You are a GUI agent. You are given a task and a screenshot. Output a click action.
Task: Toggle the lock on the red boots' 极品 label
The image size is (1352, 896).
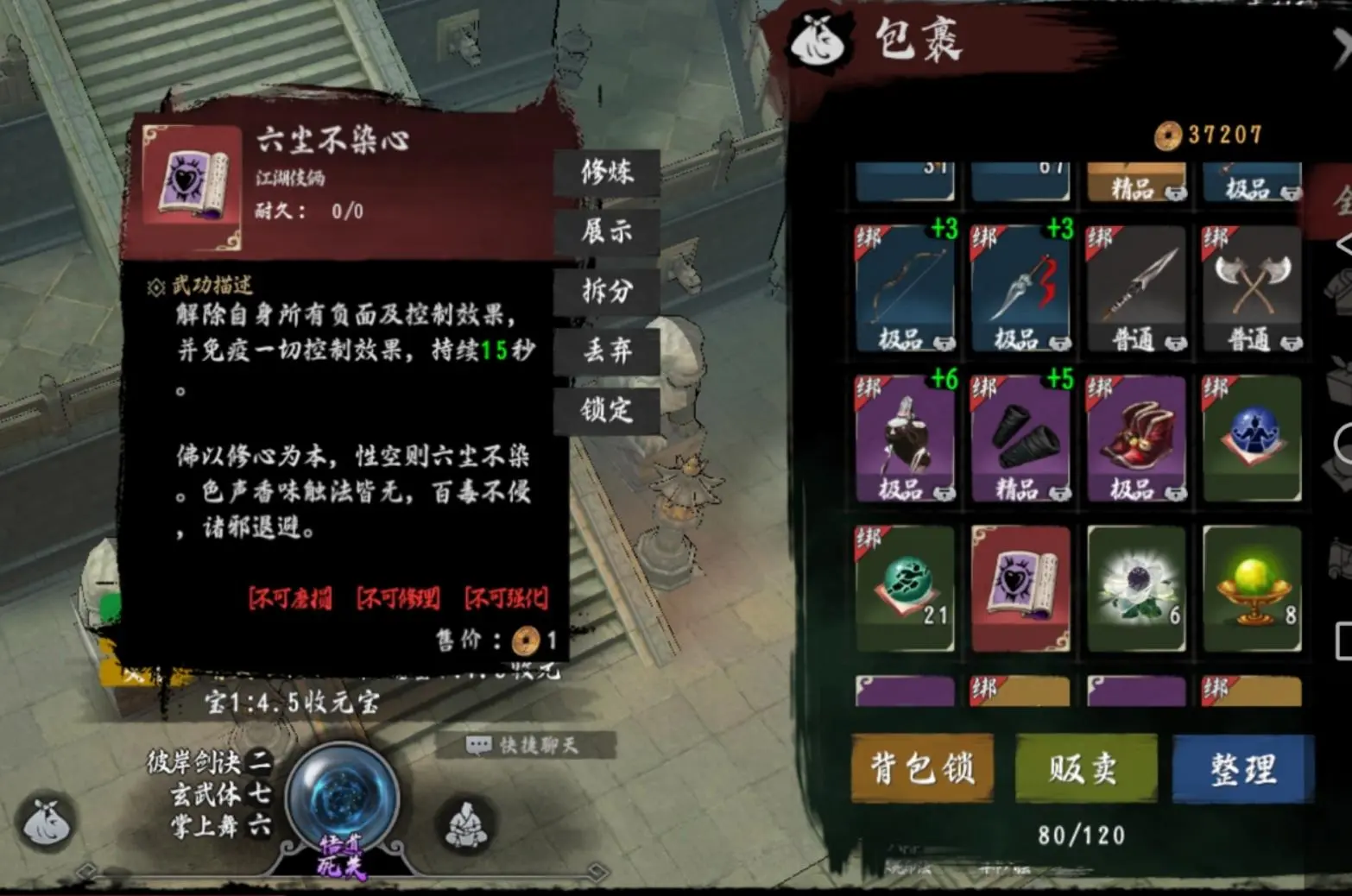1175,492
